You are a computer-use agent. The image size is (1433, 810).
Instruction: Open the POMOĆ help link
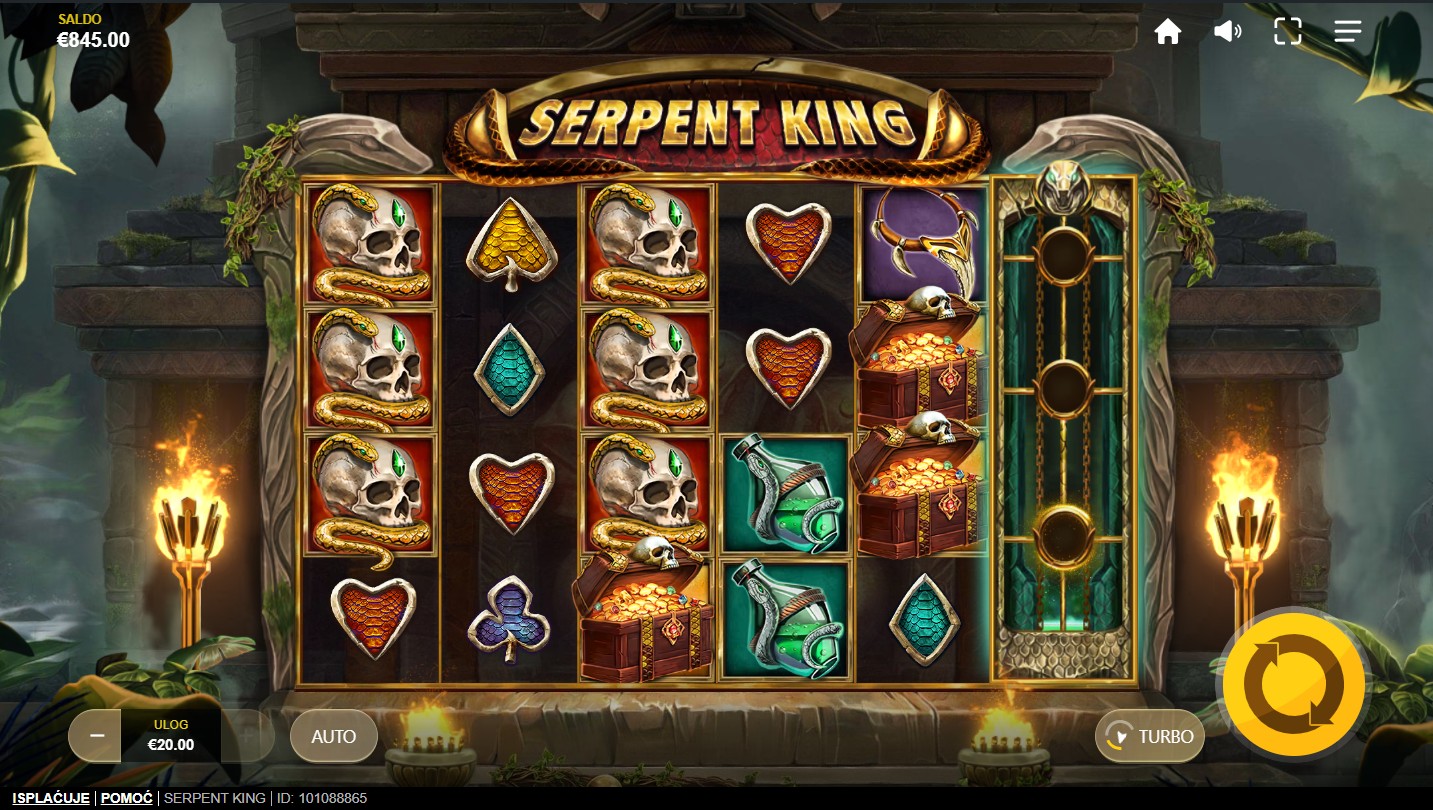pos(126,798)
